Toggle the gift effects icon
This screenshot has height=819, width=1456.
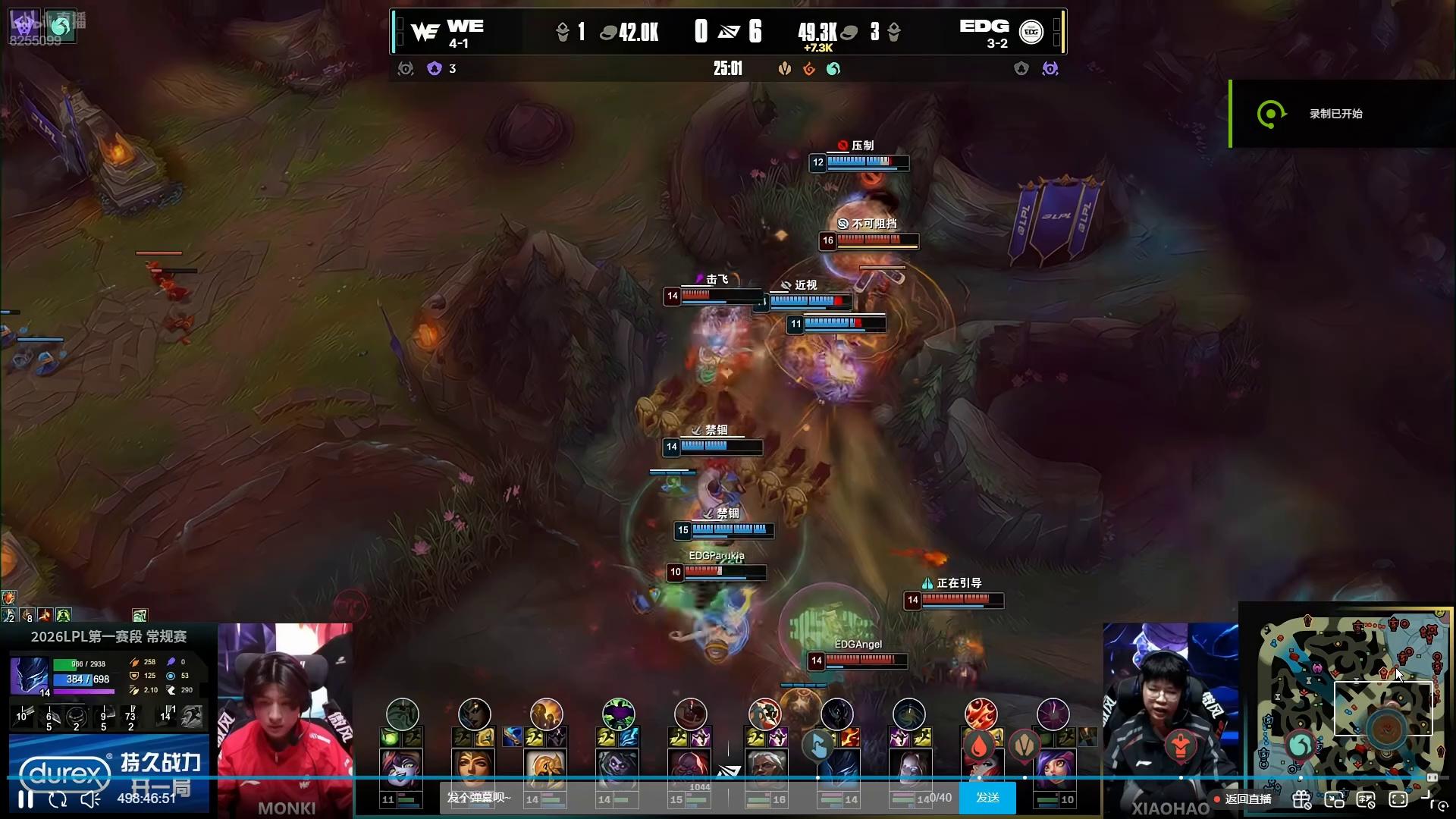coord(1301,799)
